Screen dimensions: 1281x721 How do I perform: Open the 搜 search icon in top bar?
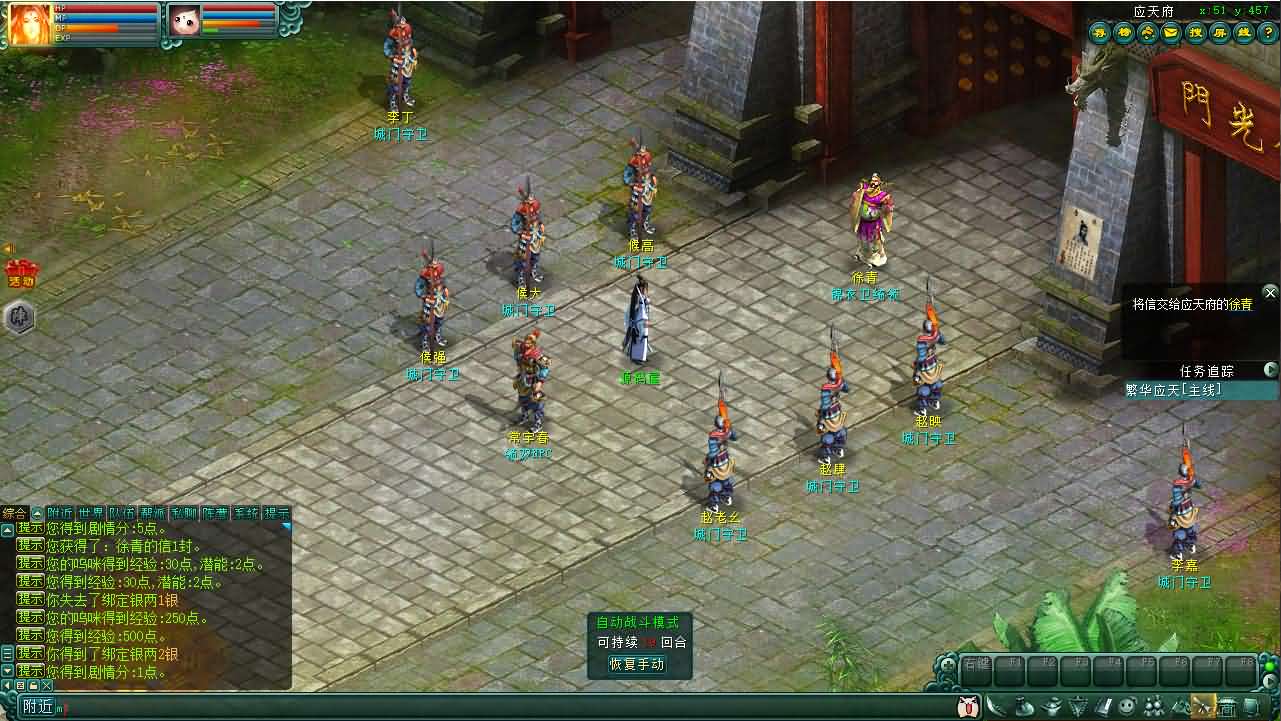pos(1196,32)
